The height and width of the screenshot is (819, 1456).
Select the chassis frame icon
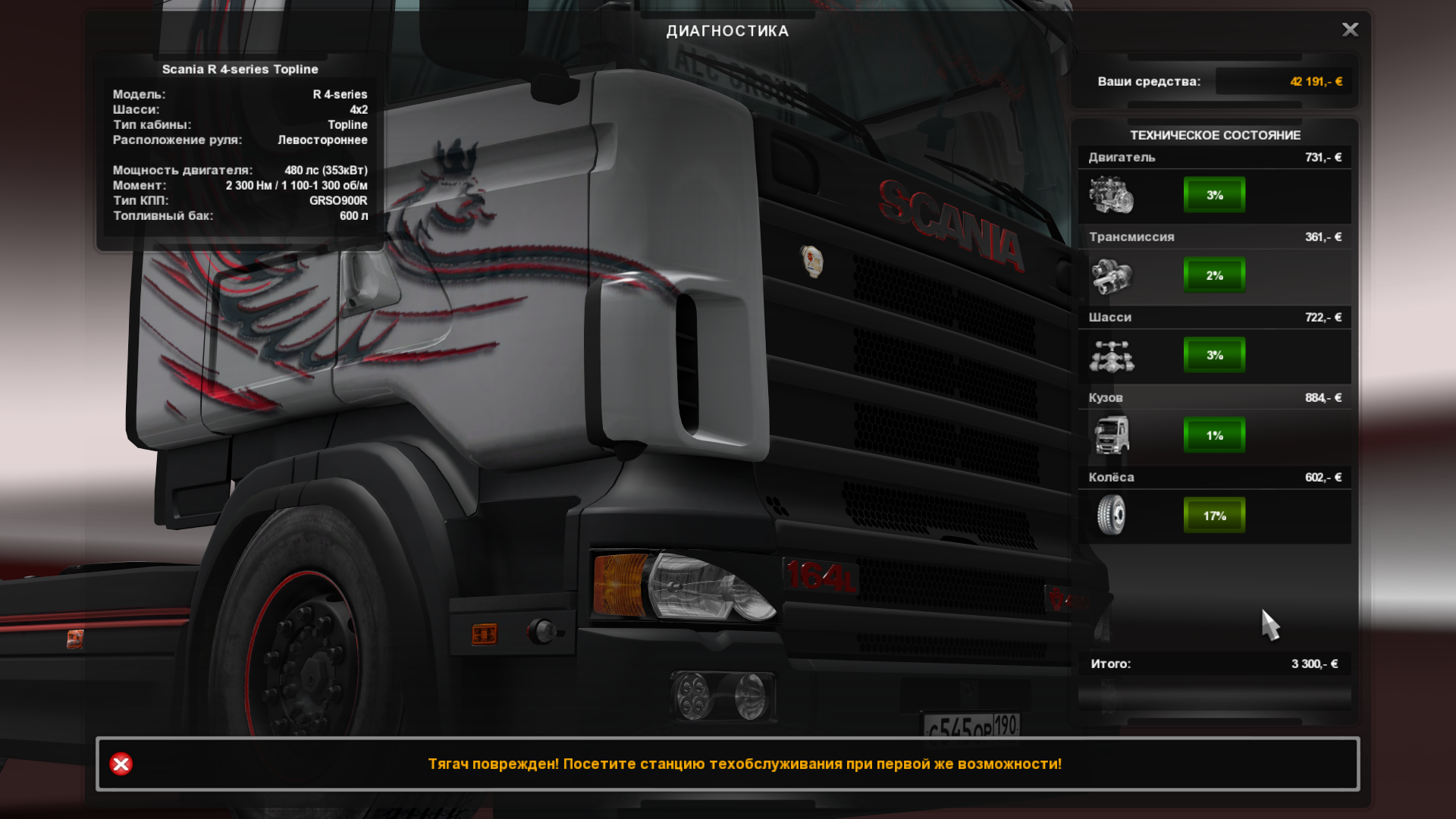pyautogui.click(x=1111, y=356)
